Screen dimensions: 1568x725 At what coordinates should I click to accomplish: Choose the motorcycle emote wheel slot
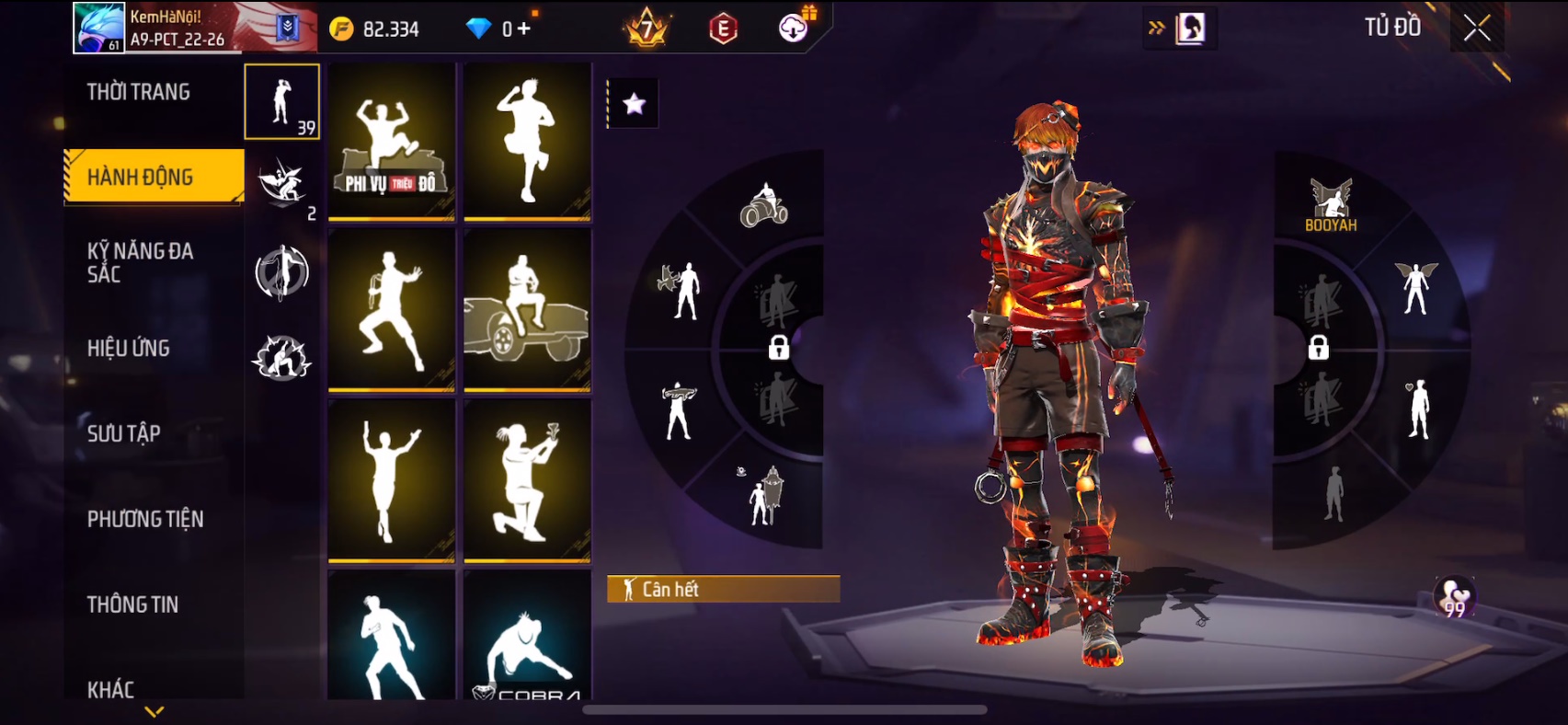pyautogui.click(x=763, y=205)
